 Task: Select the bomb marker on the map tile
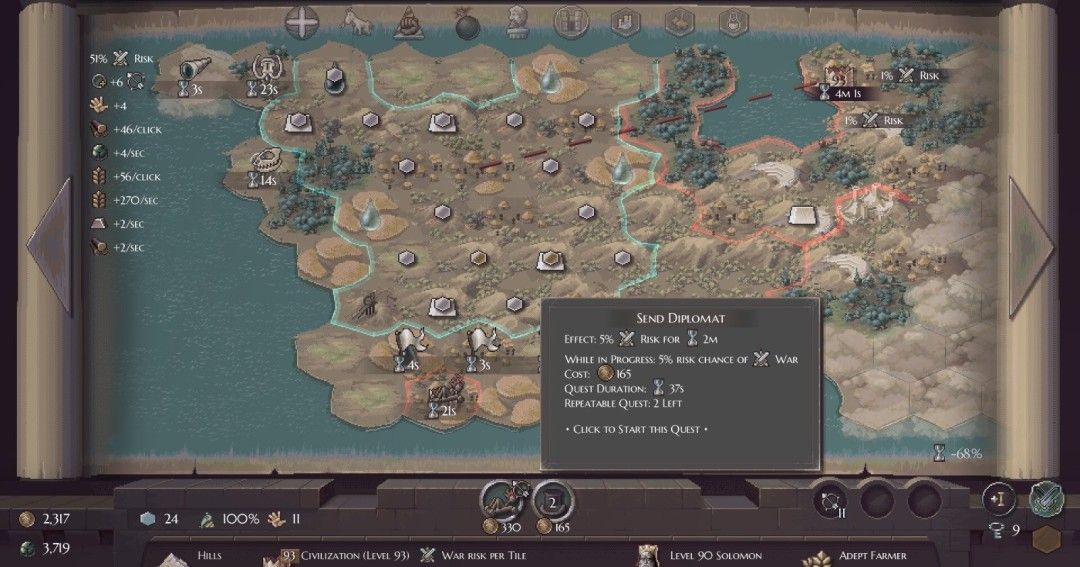[336, 78]
